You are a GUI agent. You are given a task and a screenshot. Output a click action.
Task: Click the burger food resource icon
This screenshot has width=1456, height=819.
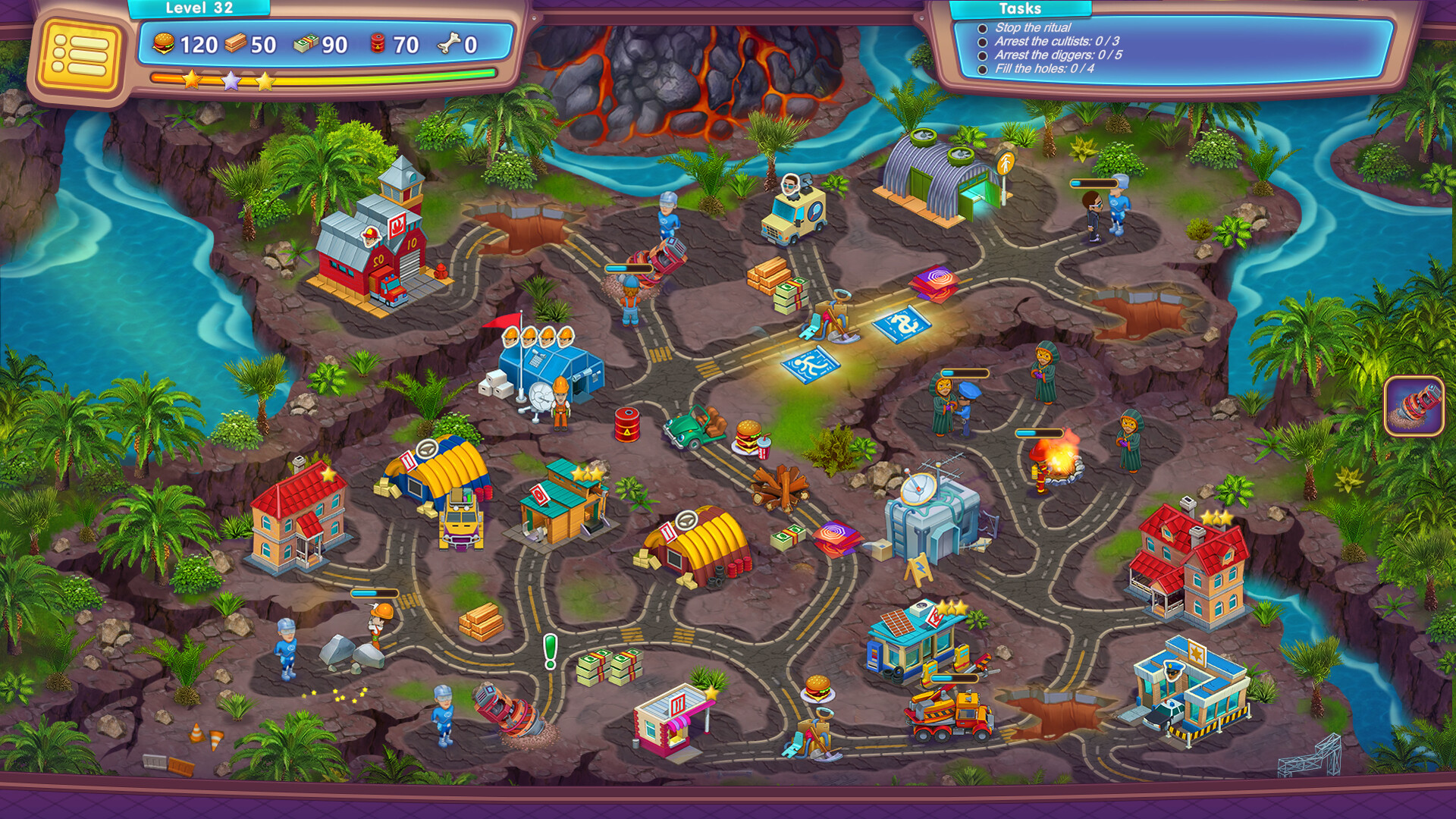[166, 44]
